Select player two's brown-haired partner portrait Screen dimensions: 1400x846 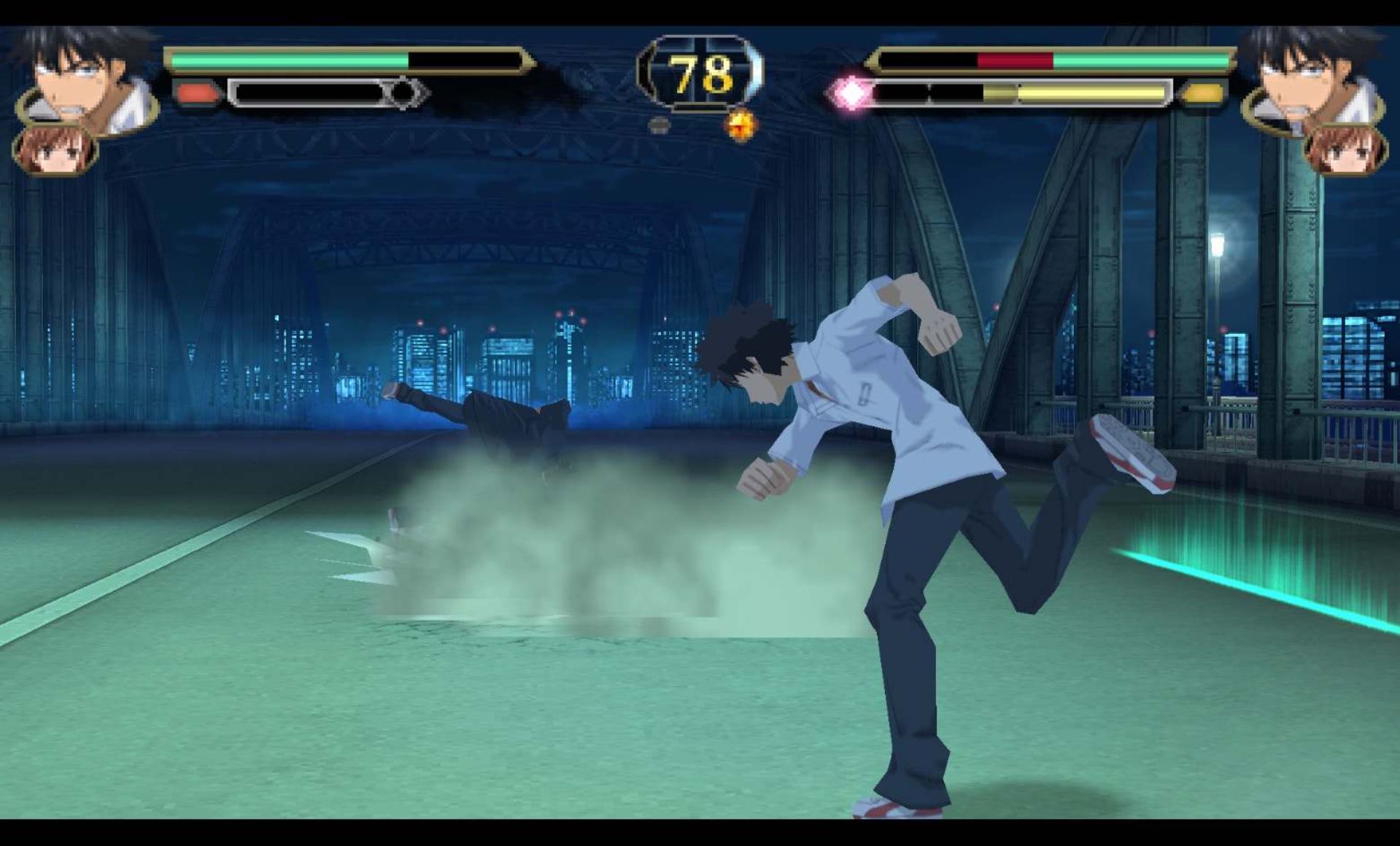[x=1346, y=151]
